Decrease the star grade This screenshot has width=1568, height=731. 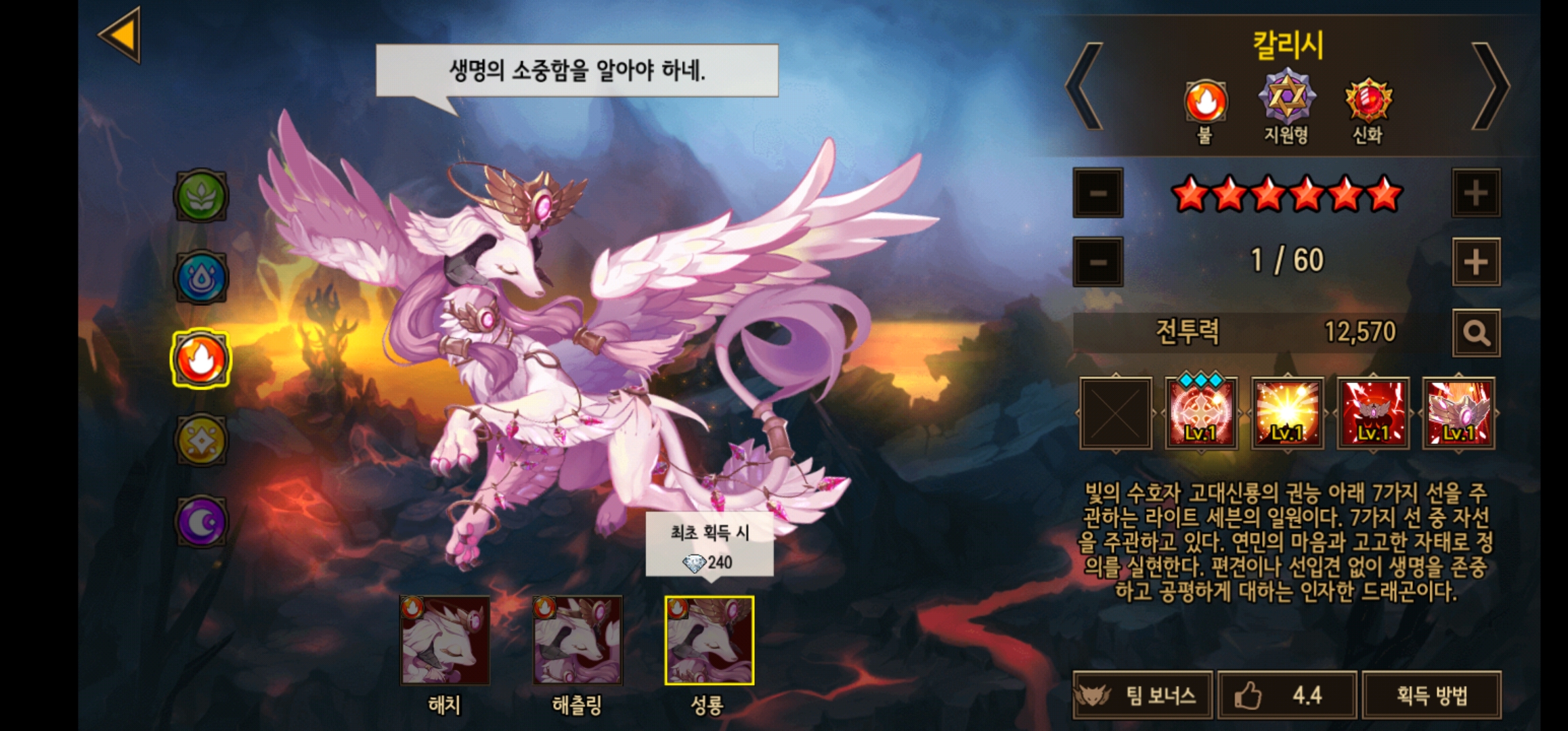pyautogui.click(x=1098, y=193)
